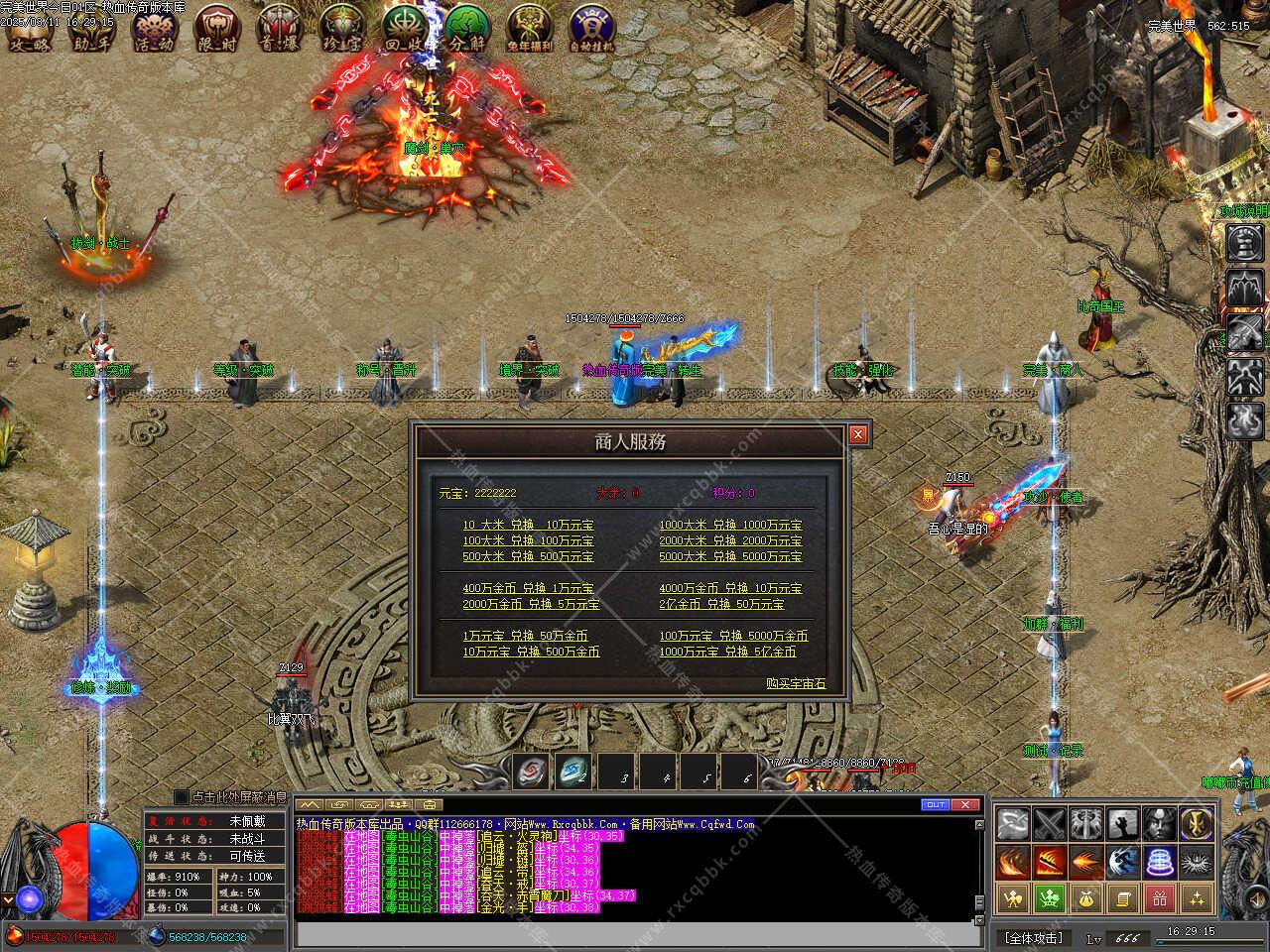This screenshot has height=952, width=1270.
Task: Close the 商人服務 merchant window
Action: click(x=858, y=434)
